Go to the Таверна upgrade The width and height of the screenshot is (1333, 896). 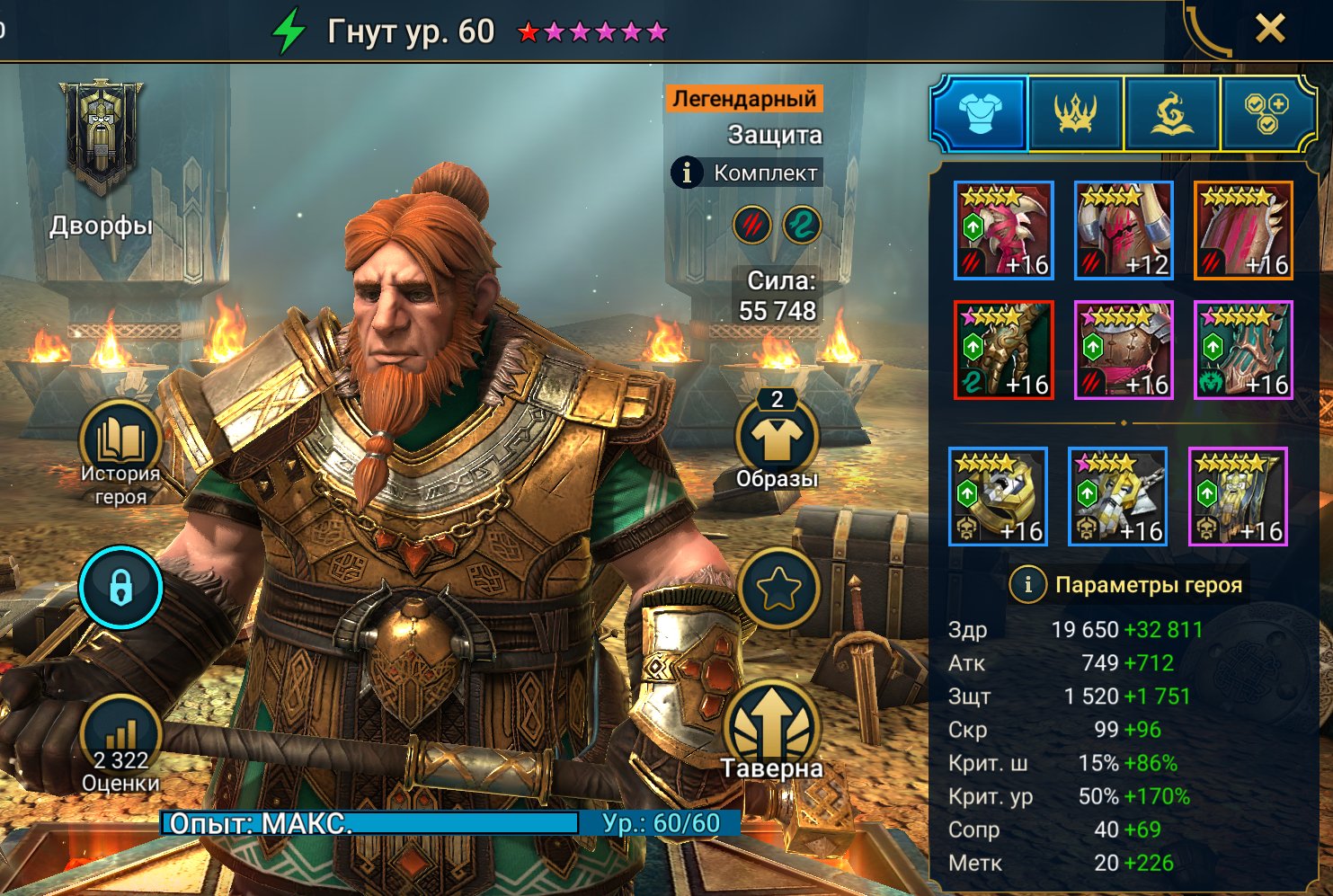pyautogui.click(x=773, y=732)
